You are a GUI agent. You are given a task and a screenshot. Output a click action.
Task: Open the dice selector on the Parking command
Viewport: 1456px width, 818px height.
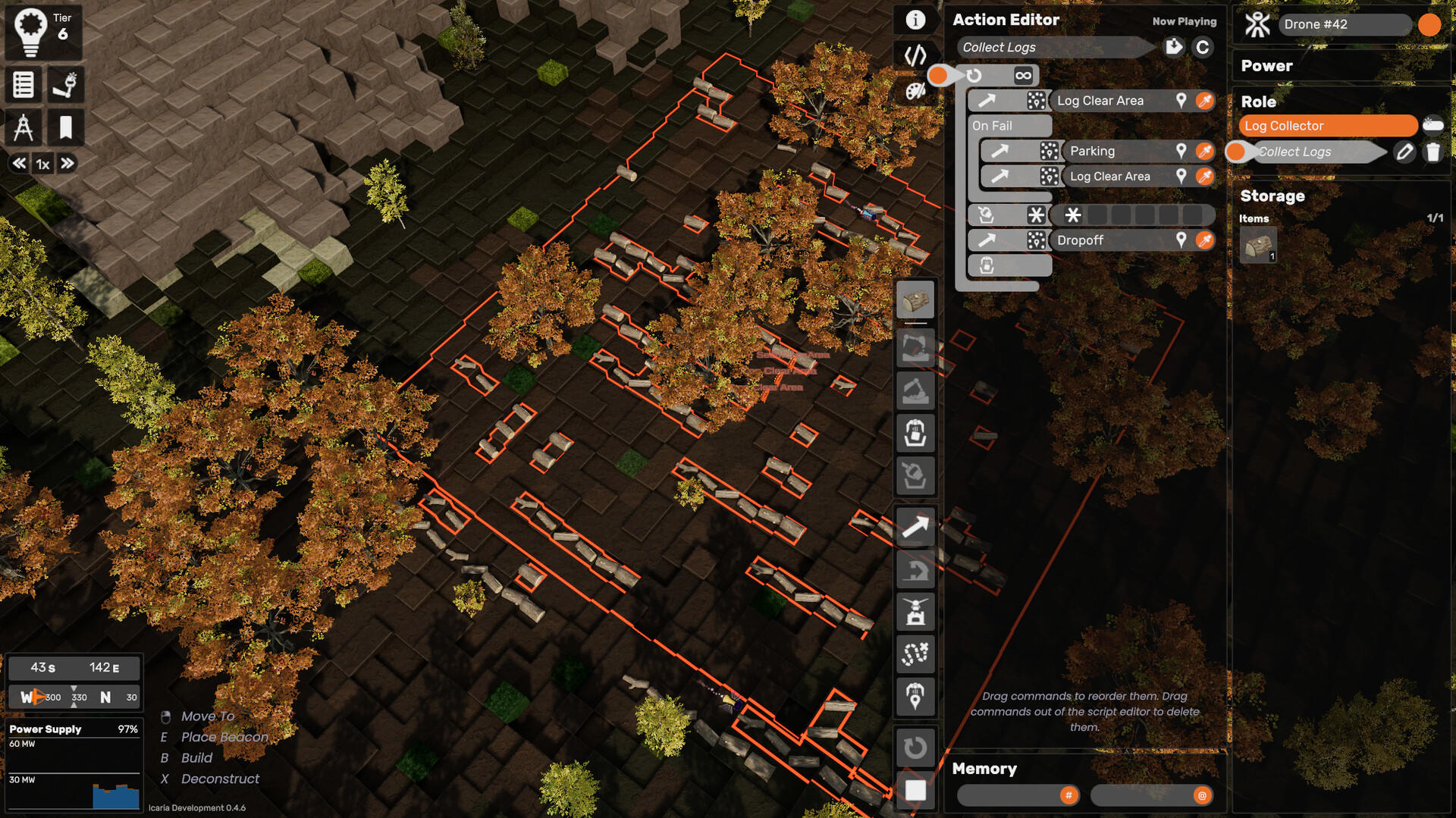pyautogui.click(x=1048, y=151)
